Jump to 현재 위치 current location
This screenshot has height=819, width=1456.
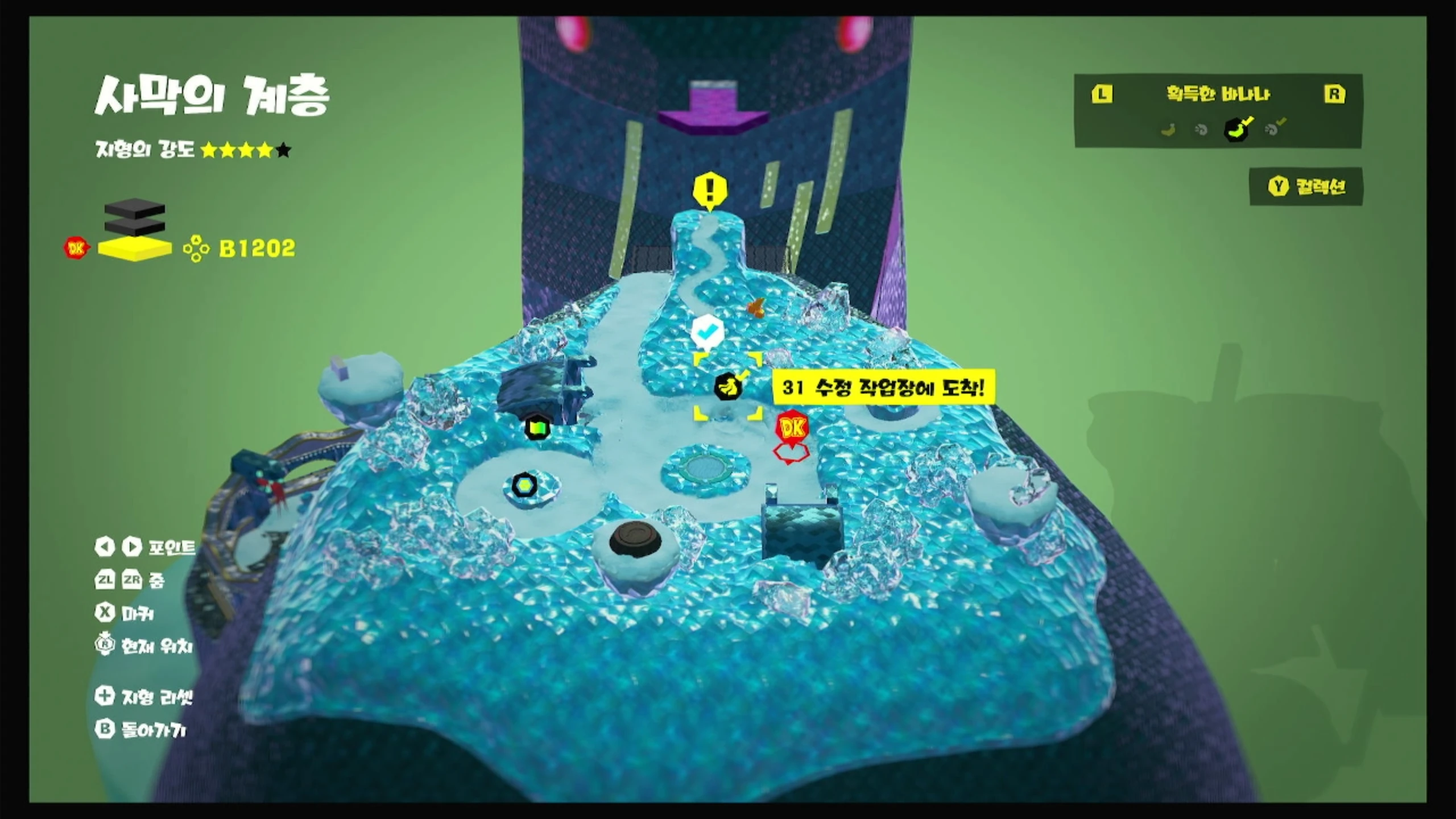(x=144, y=646)
